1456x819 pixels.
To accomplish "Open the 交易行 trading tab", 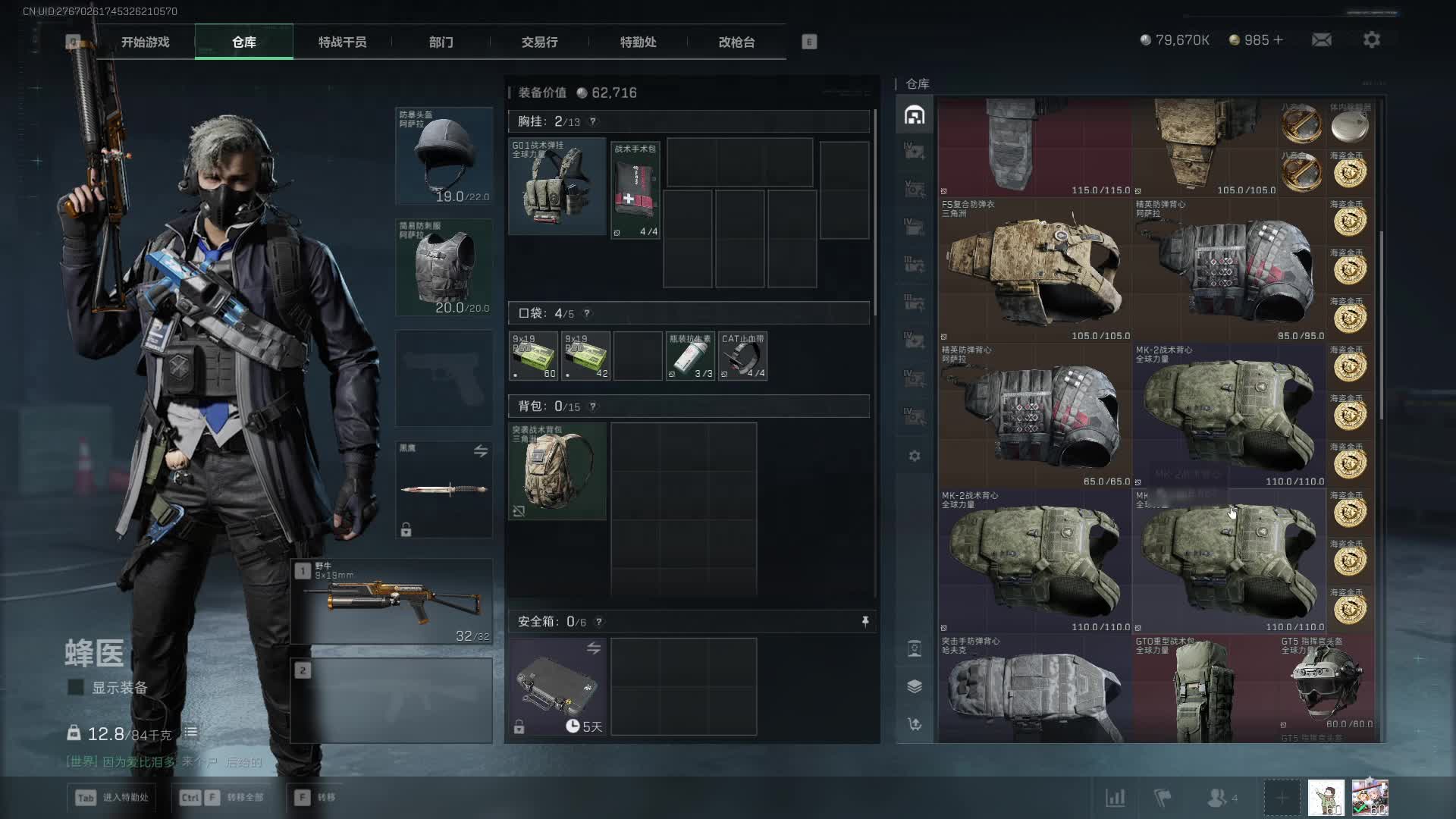I will (539, 42).
